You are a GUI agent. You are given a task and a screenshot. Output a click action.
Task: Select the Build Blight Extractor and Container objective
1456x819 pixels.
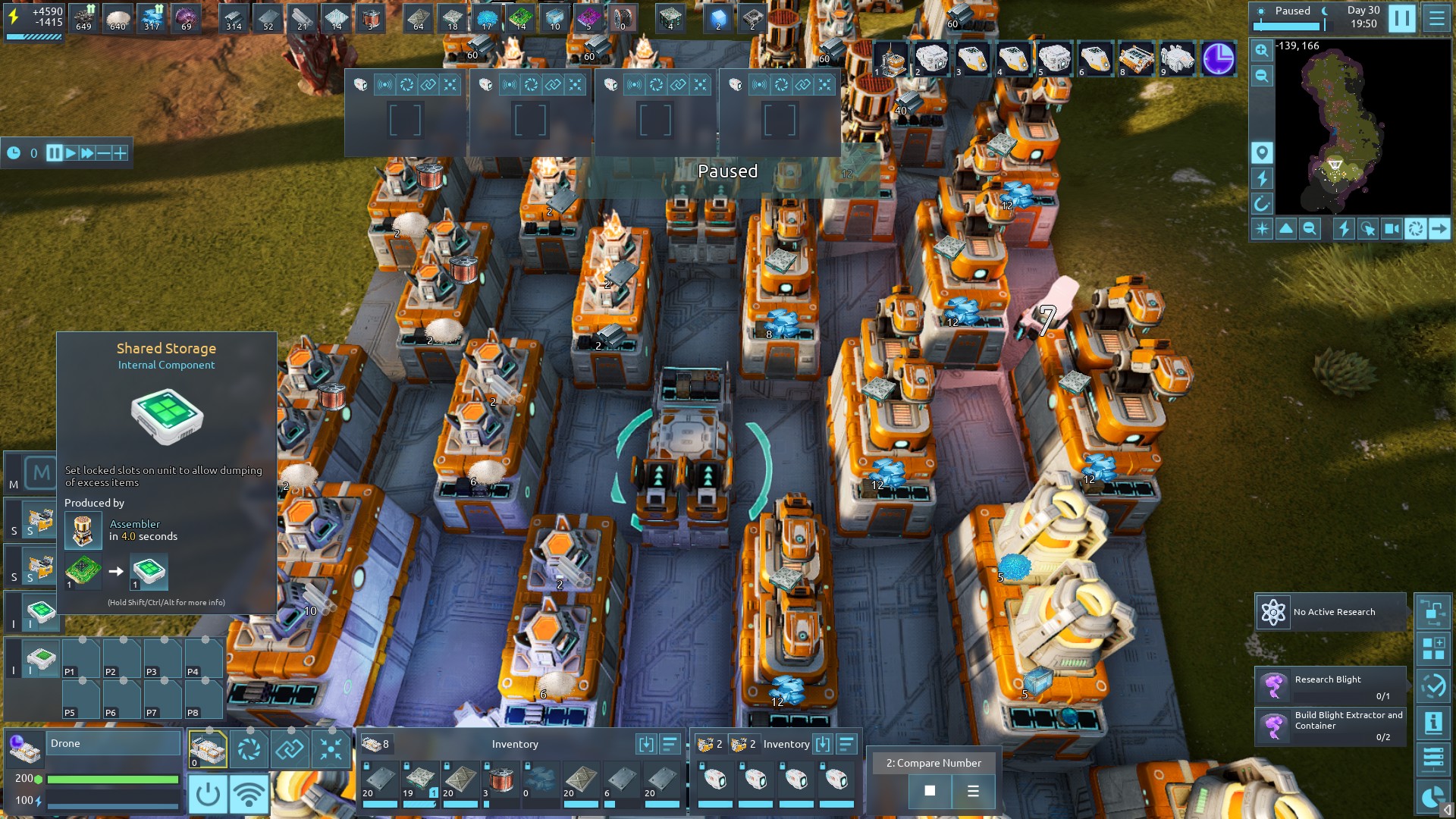coord(1331,726)
